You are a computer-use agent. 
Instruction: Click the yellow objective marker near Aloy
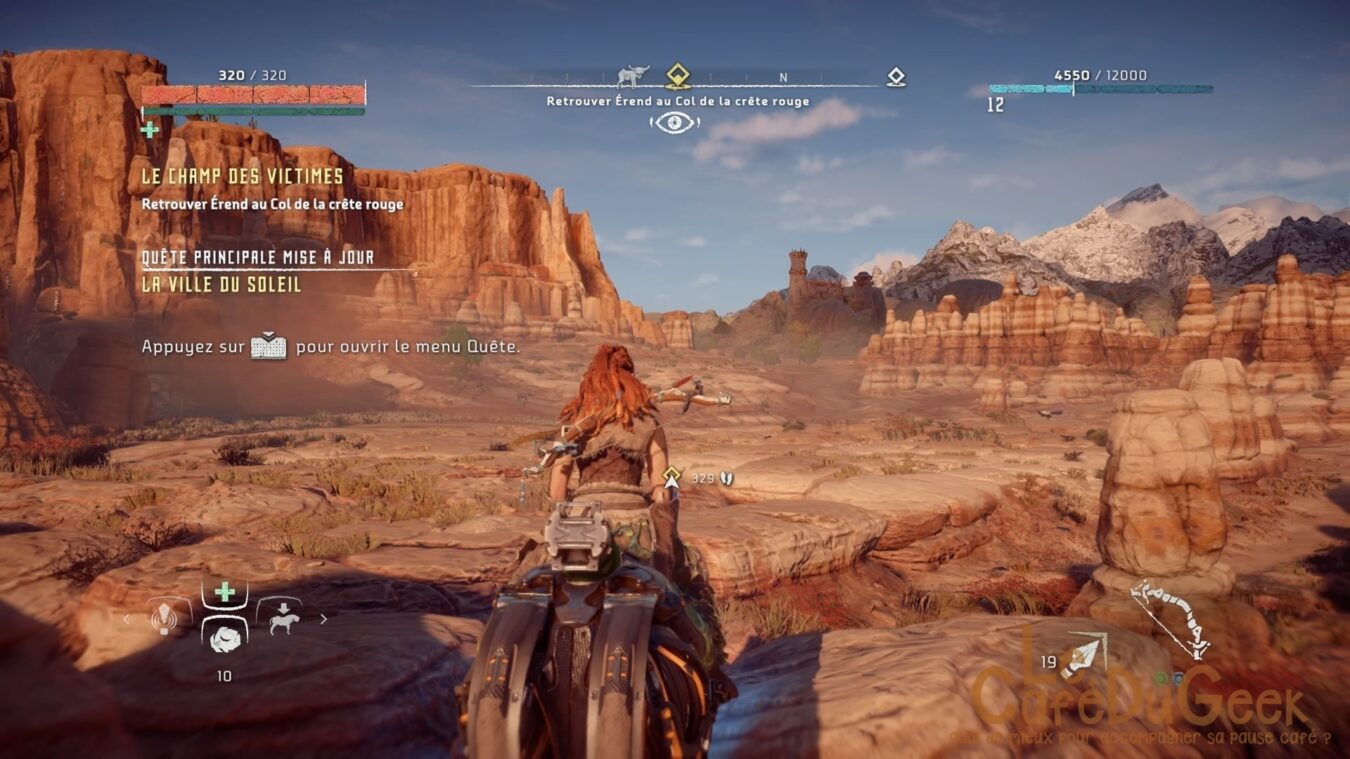click(x=672, y=474)
